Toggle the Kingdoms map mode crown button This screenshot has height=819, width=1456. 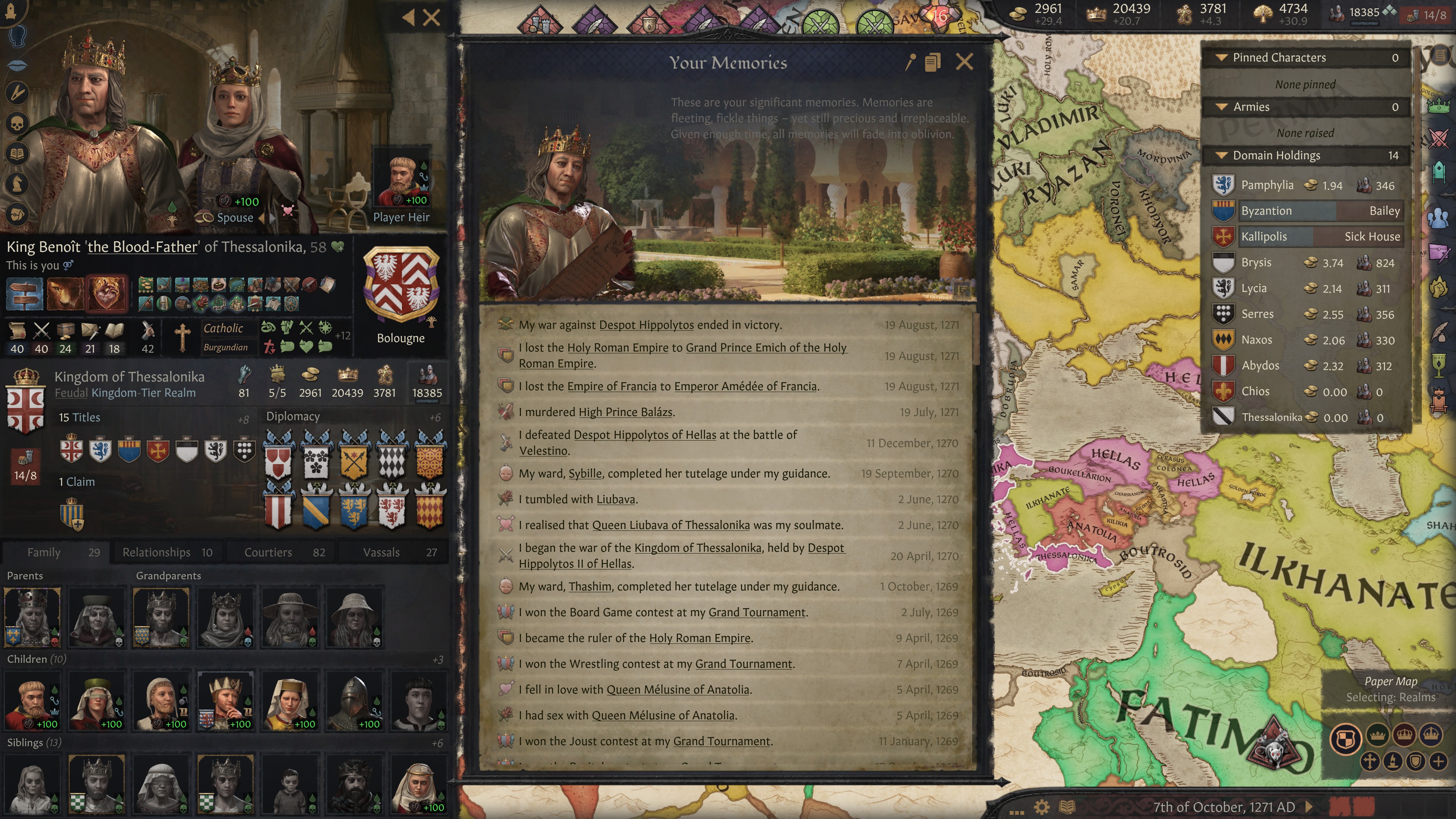click(x=1404, y=735)
